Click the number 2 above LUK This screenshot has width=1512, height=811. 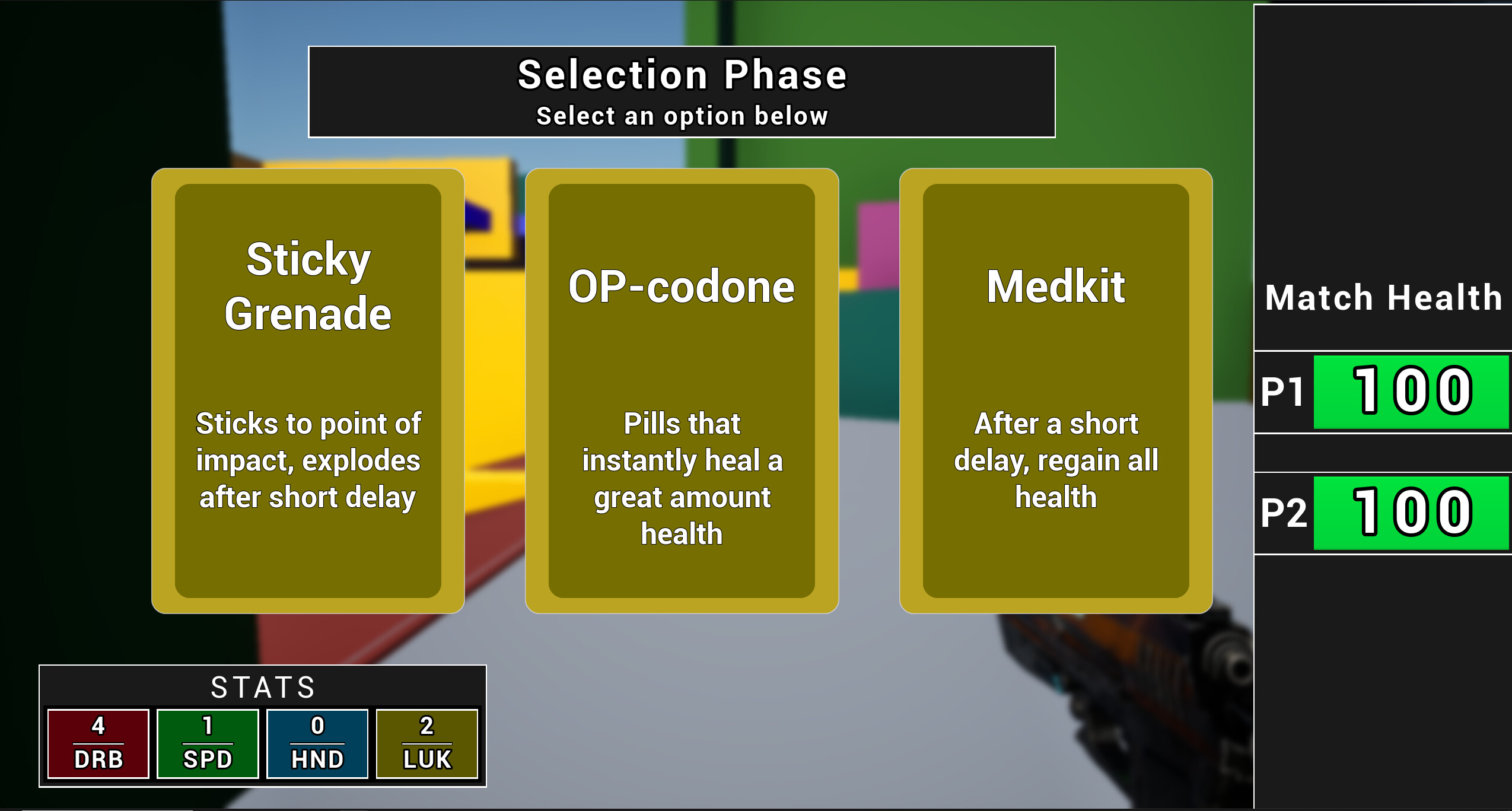[x=426, y=725]
